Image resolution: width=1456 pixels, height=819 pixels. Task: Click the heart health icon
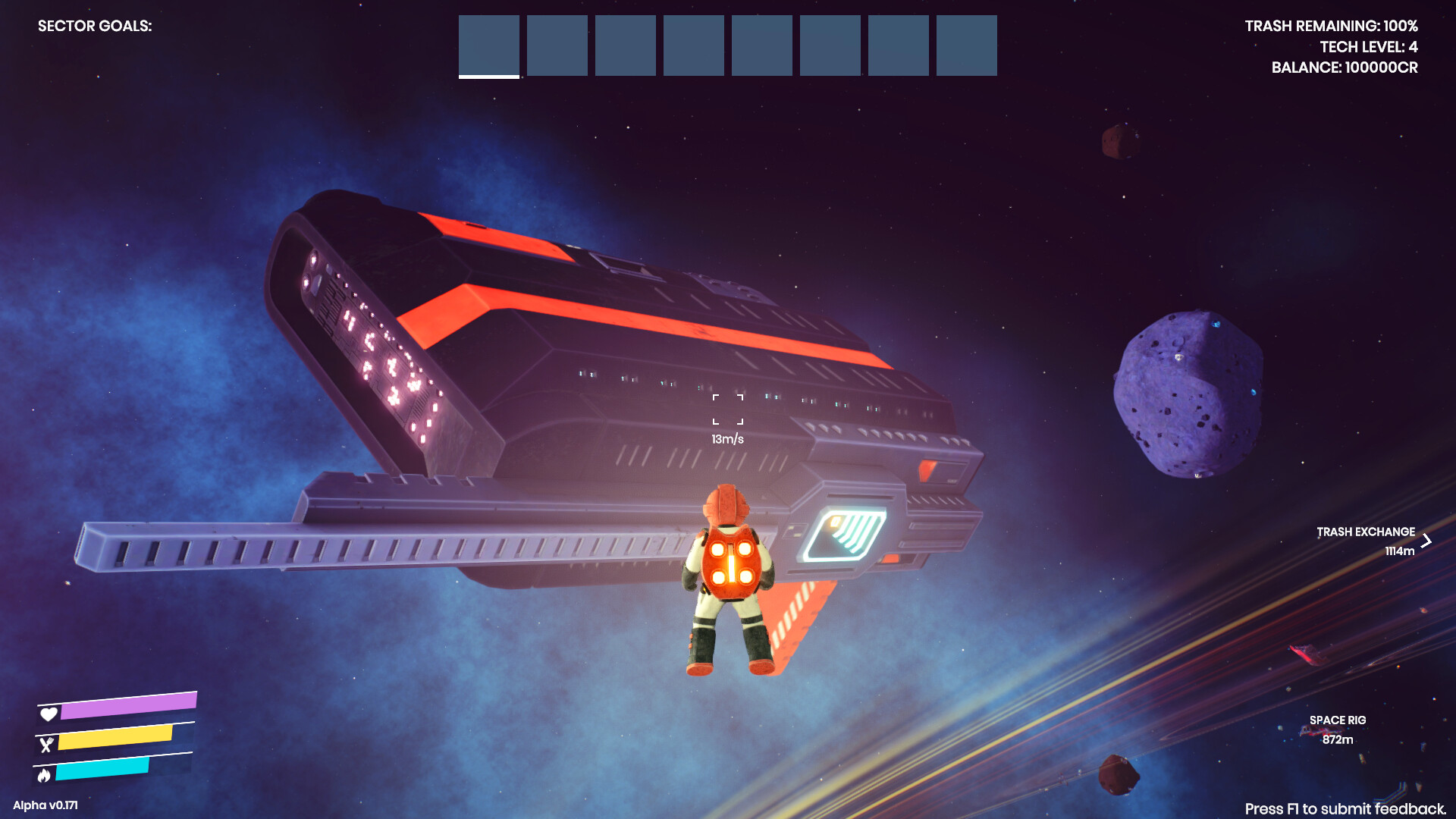pos(49,714)
